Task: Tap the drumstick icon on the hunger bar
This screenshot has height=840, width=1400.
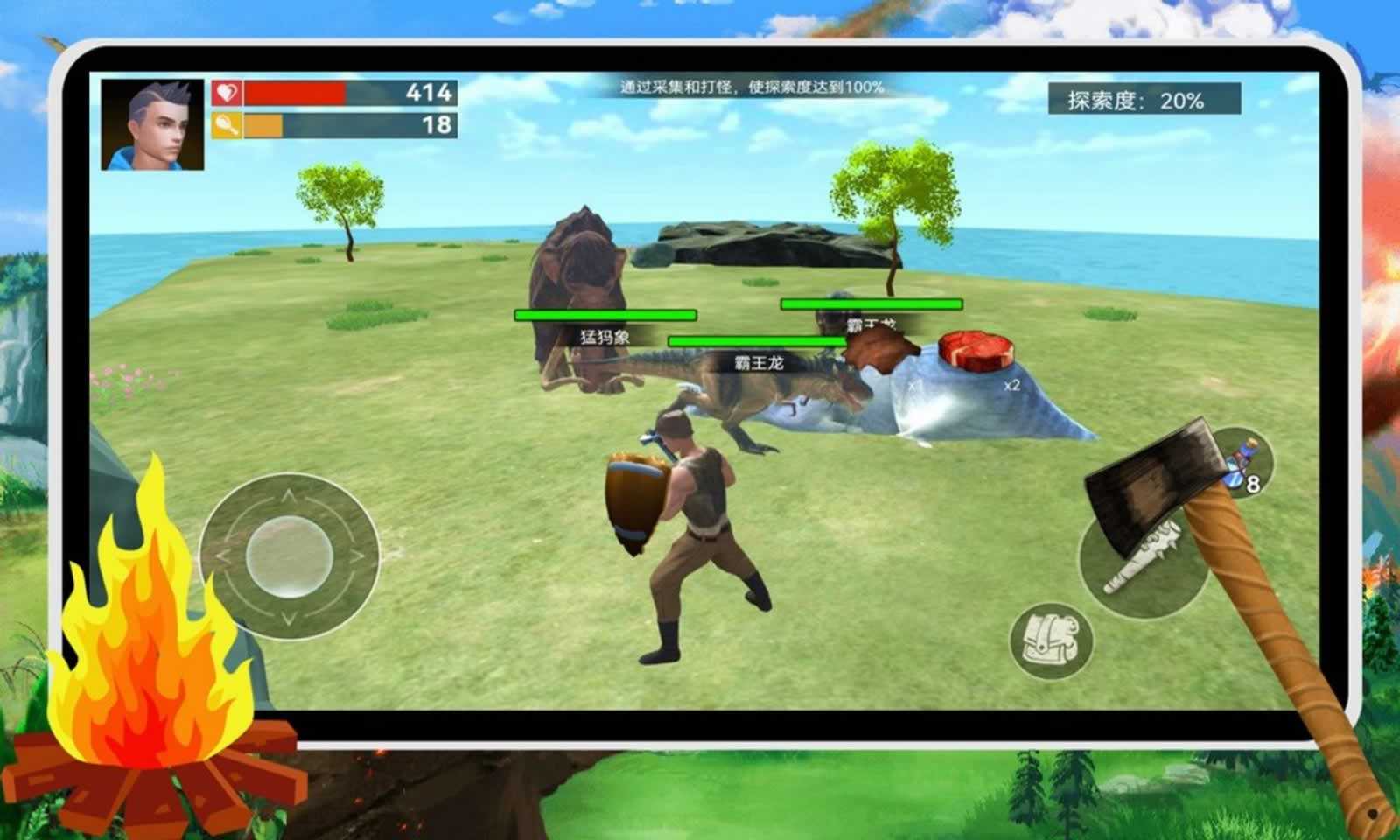Action: pyautogui.click(x=225, y=122)
